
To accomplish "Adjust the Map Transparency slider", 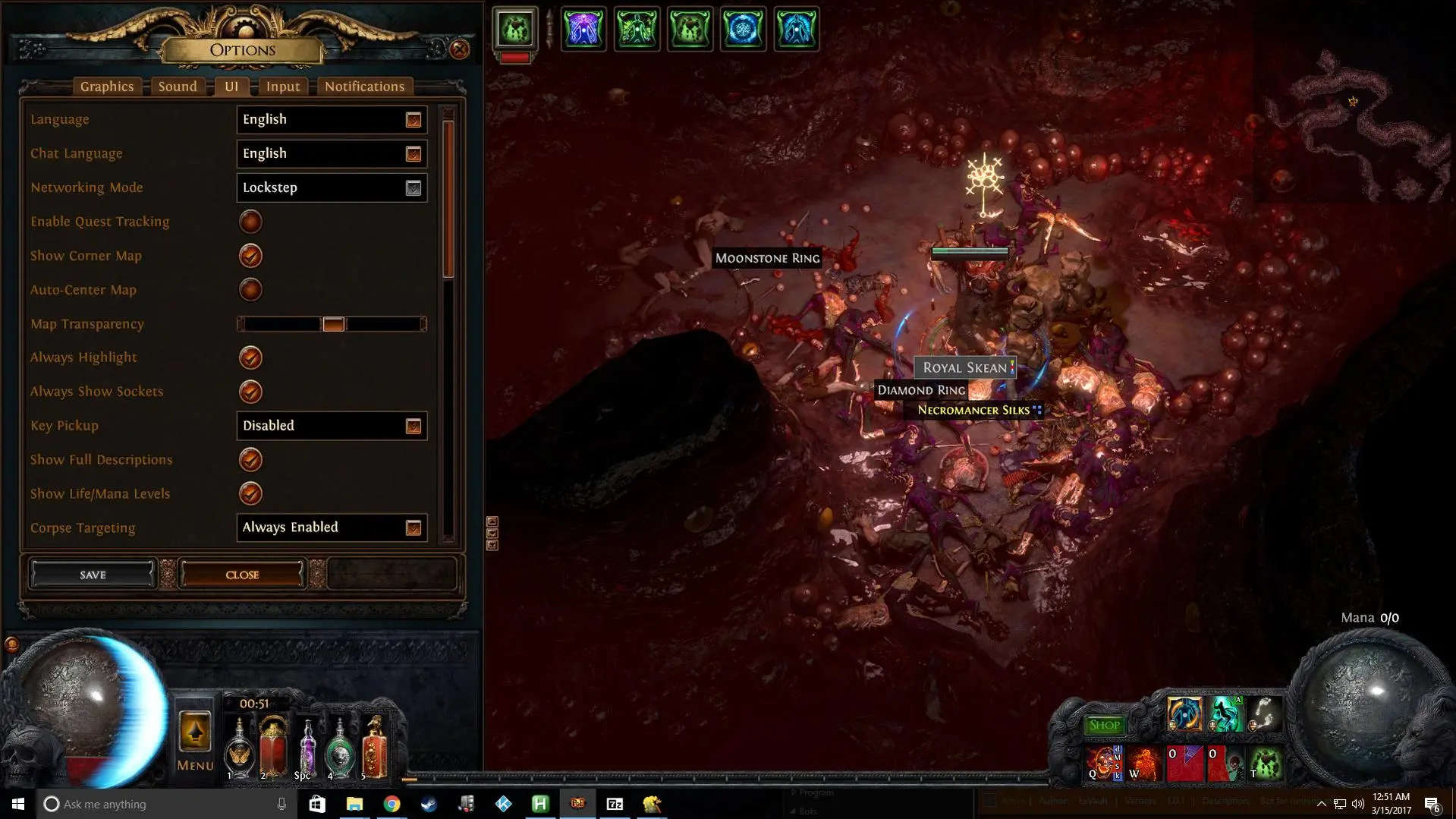I will tap(333, 324).
